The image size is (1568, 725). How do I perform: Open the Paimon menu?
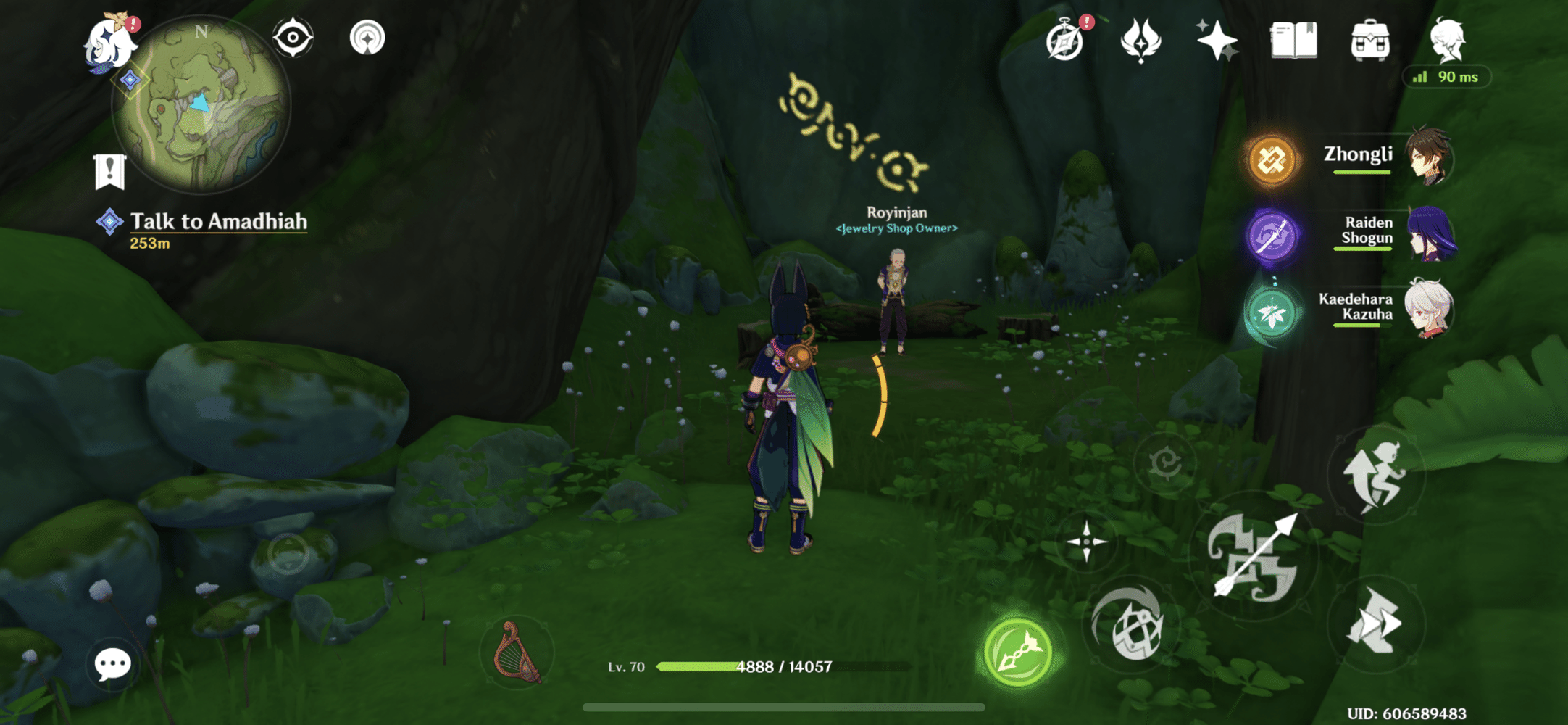pyautogui.click(x=109, y=43)
